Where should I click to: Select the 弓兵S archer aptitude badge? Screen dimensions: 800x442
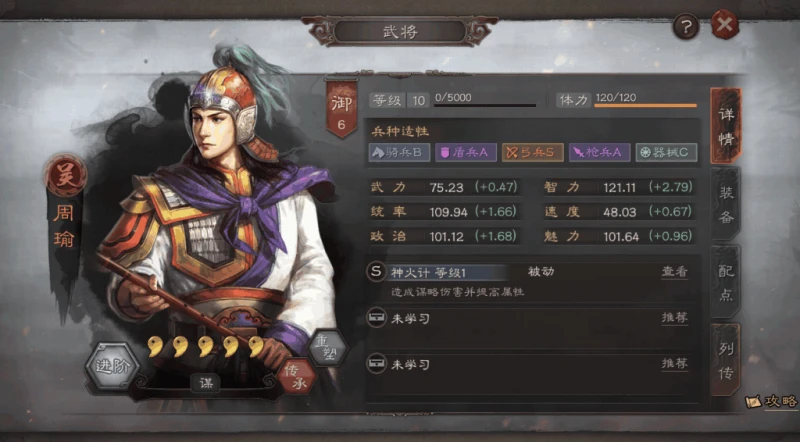pos(532,153)
